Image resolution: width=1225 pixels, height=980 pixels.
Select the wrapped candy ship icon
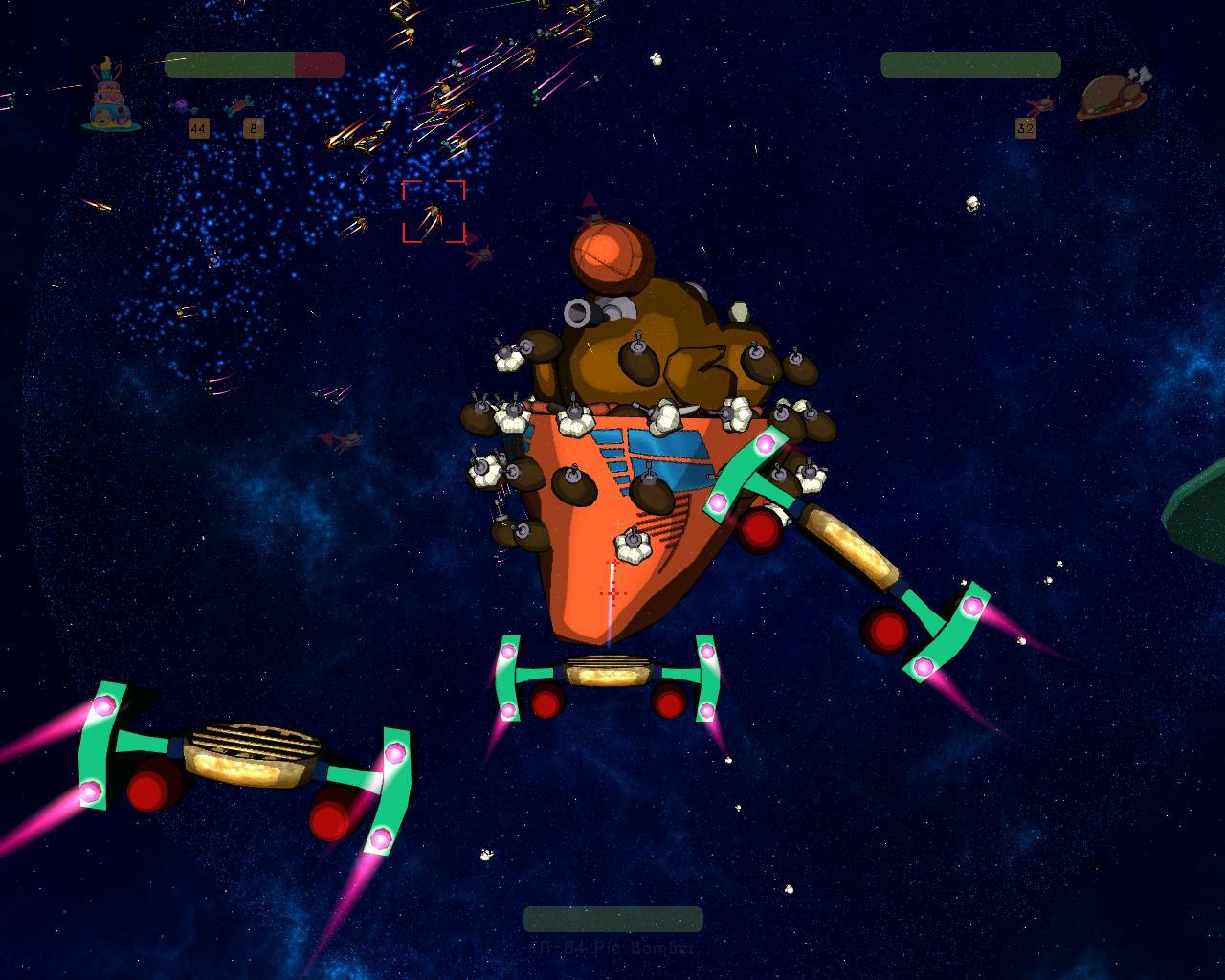point(239,105)
